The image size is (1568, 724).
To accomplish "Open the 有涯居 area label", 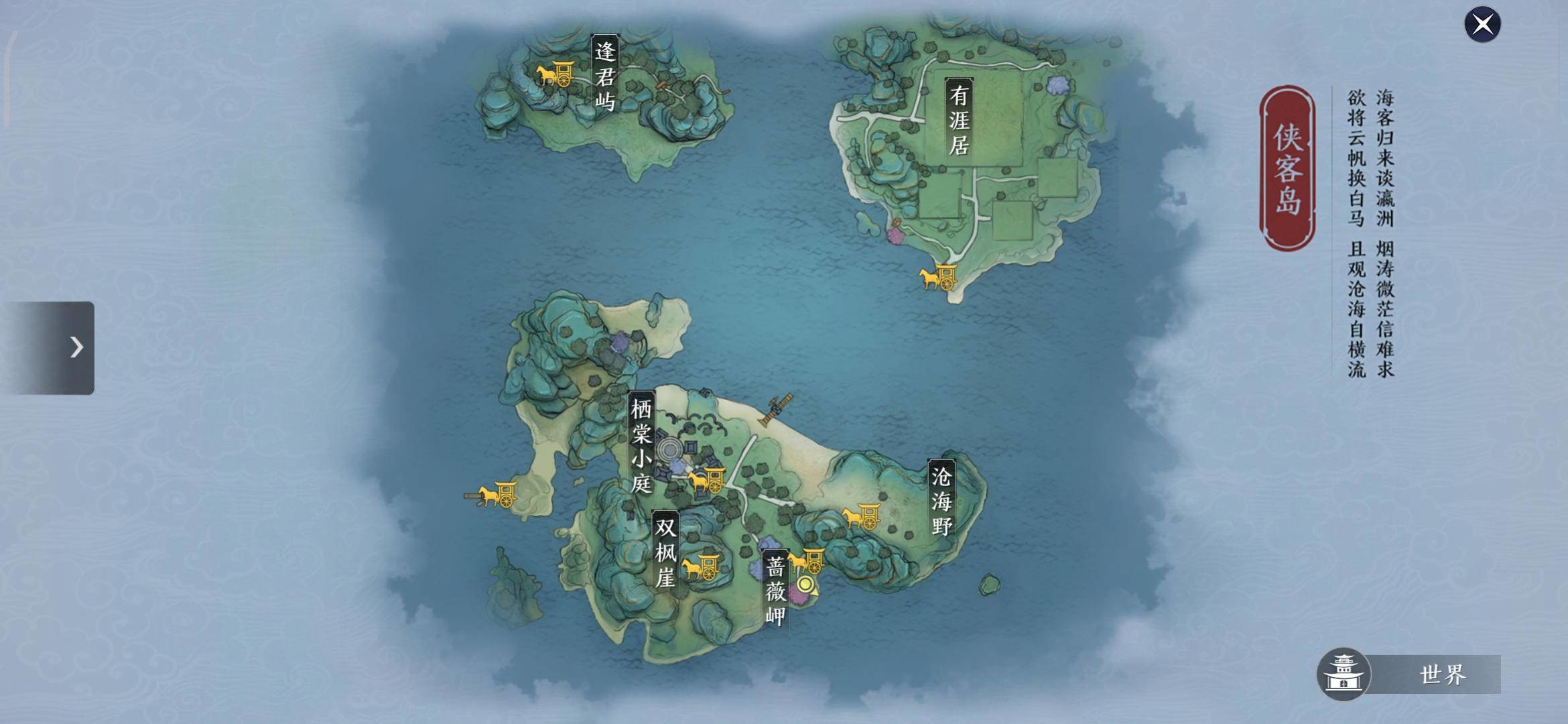I will tap(960, 117).
